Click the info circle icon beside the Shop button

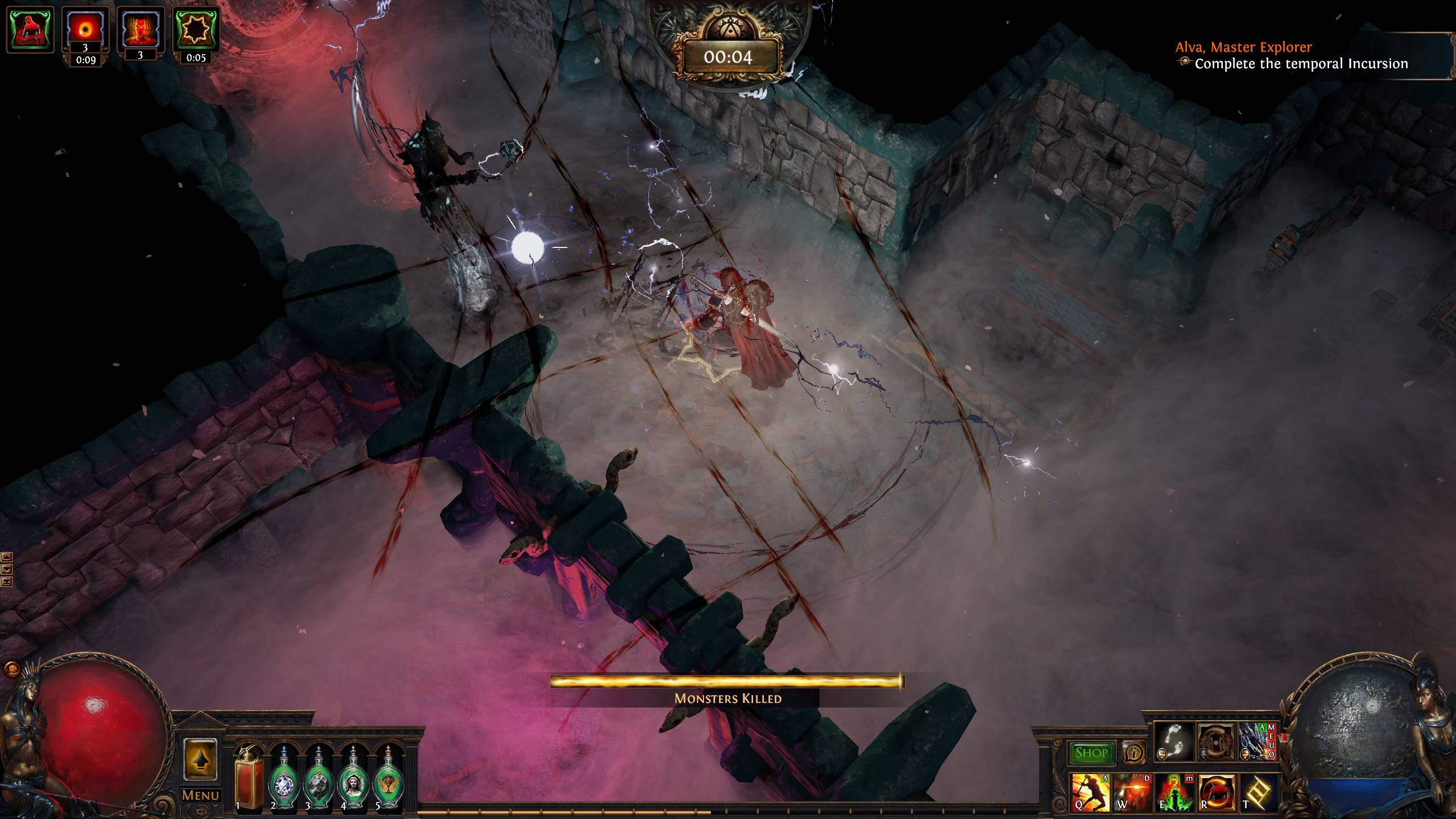tap(1134, 752)
